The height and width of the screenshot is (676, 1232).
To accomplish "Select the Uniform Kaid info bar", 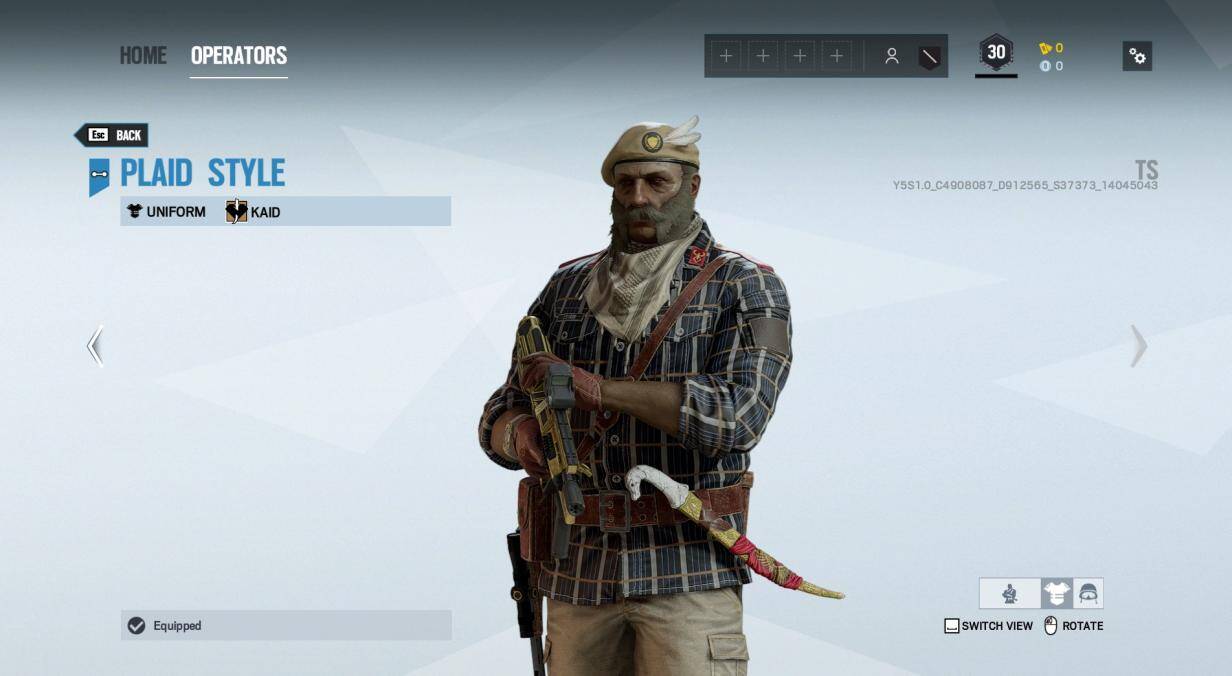I will click(286, 211).
